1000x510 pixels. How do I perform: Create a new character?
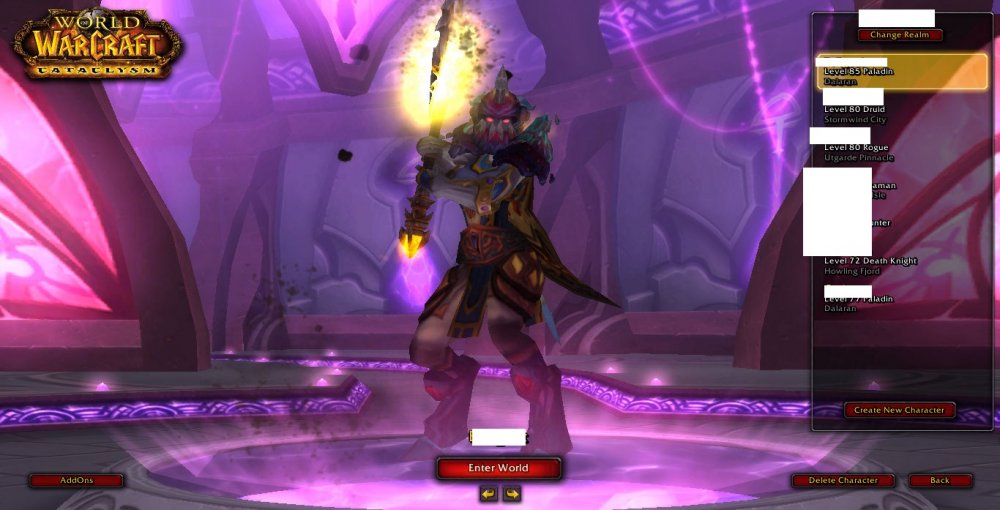coord(899,410)
